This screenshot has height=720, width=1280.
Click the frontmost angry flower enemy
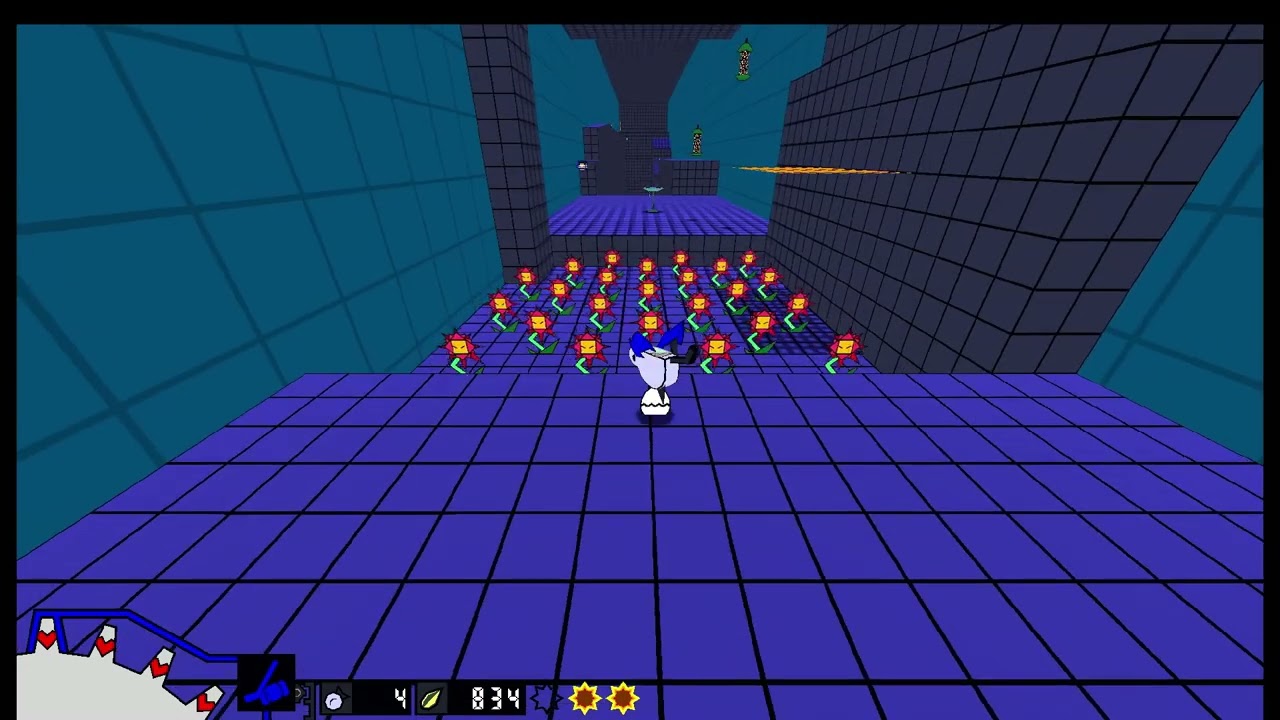click(587, 348)
